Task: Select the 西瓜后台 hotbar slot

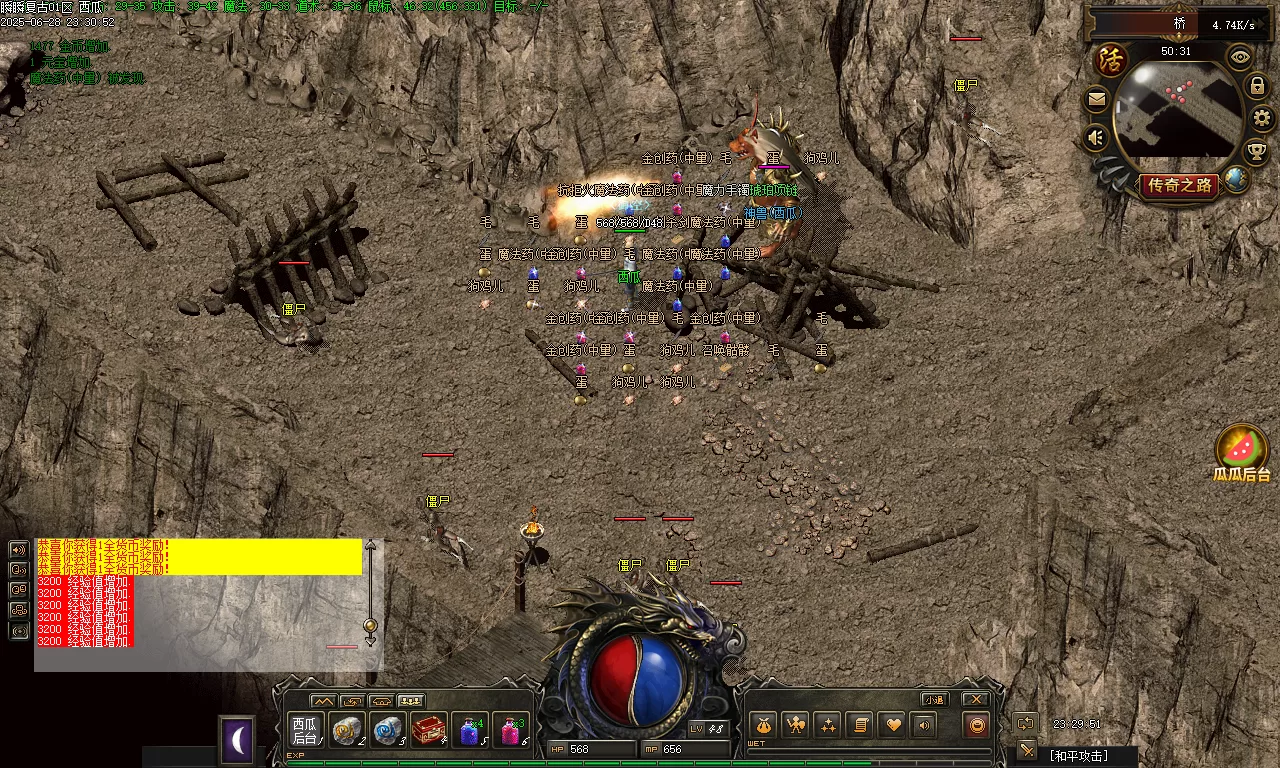Action: coord(305,730)
